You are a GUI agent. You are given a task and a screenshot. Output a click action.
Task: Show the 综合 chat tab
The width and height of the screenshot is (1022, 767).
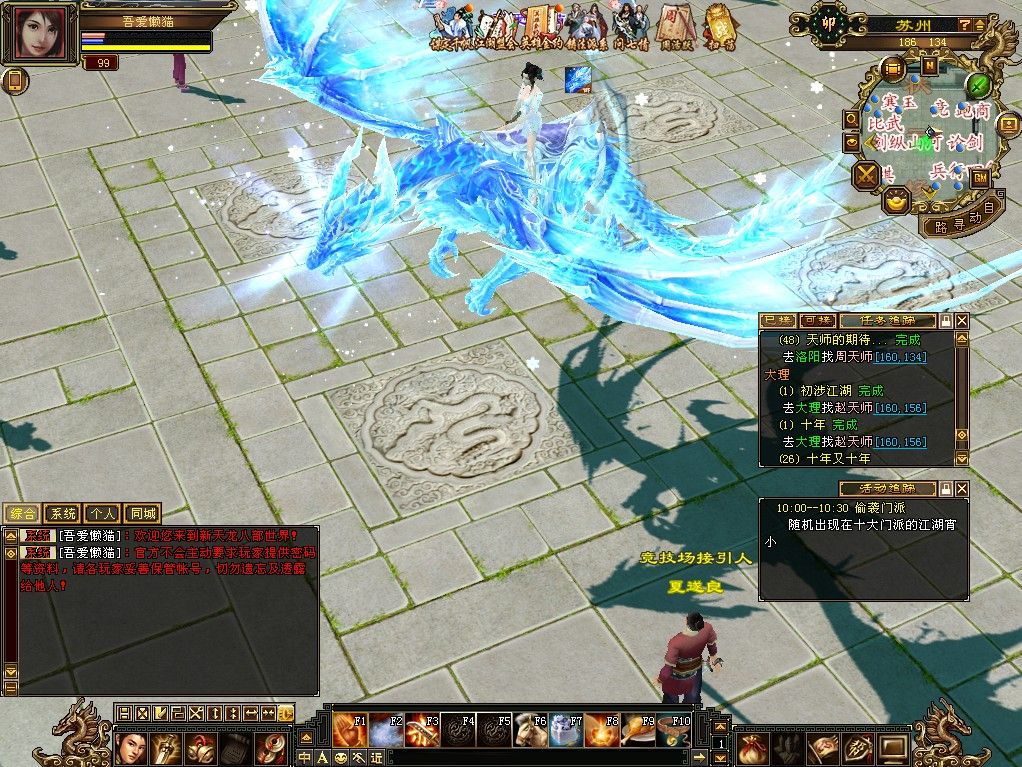point(23,513)
